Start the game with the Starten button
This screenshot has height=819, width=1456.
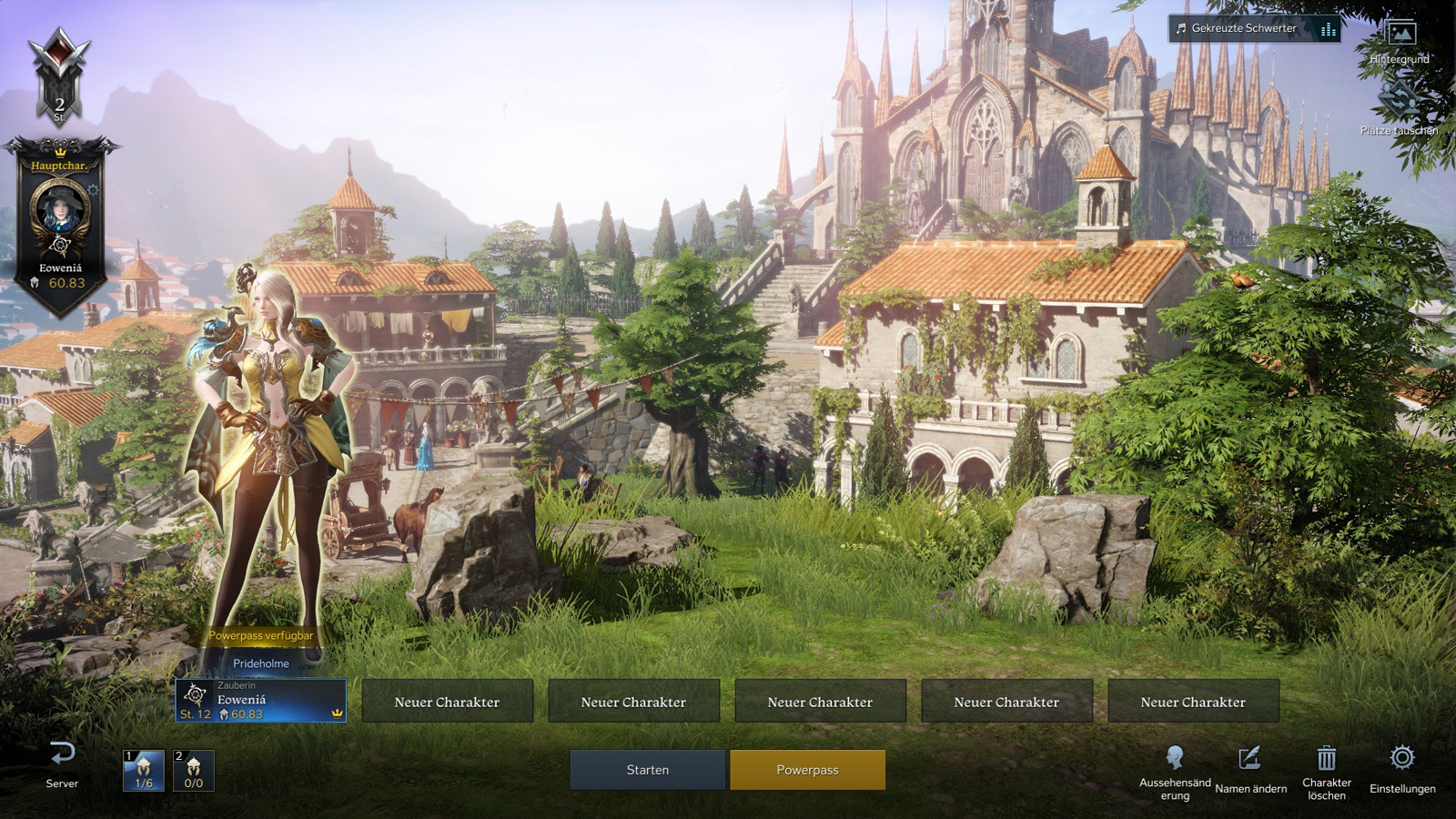(647, 770)
